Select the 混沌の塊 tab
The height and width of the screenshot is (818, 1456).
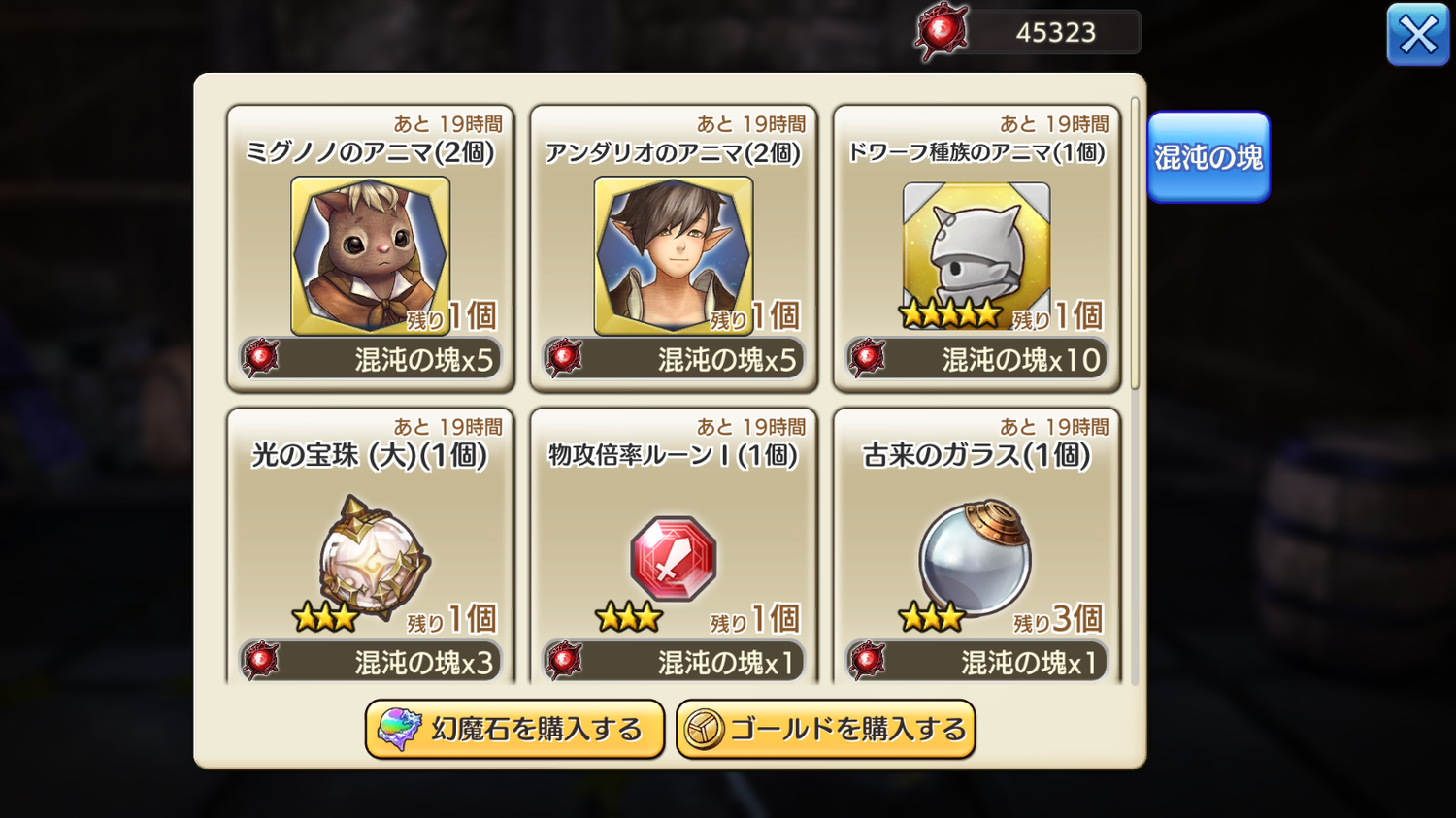1208,157
